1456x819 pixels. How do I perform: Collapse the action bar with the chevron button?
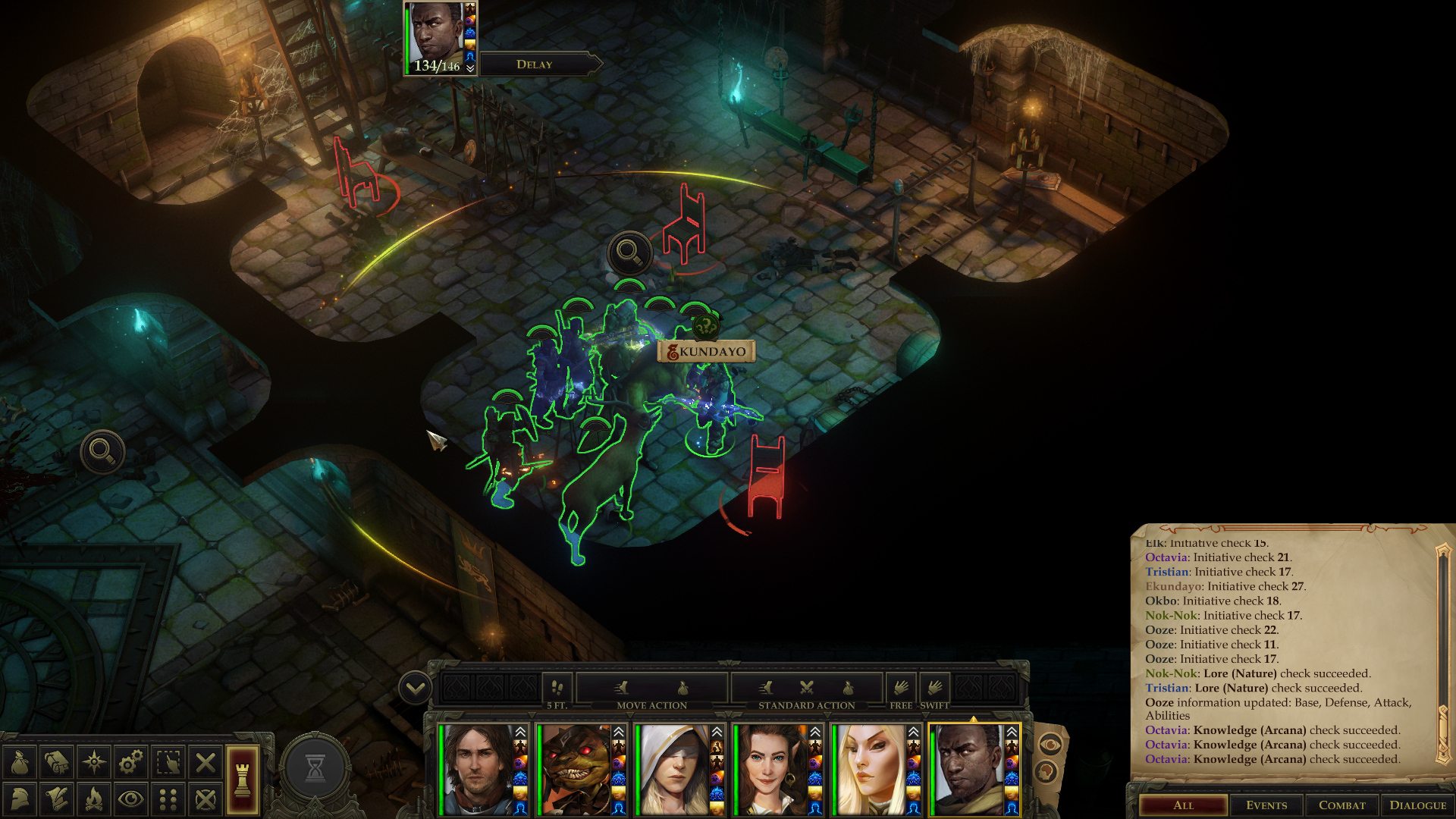[415, 689]
